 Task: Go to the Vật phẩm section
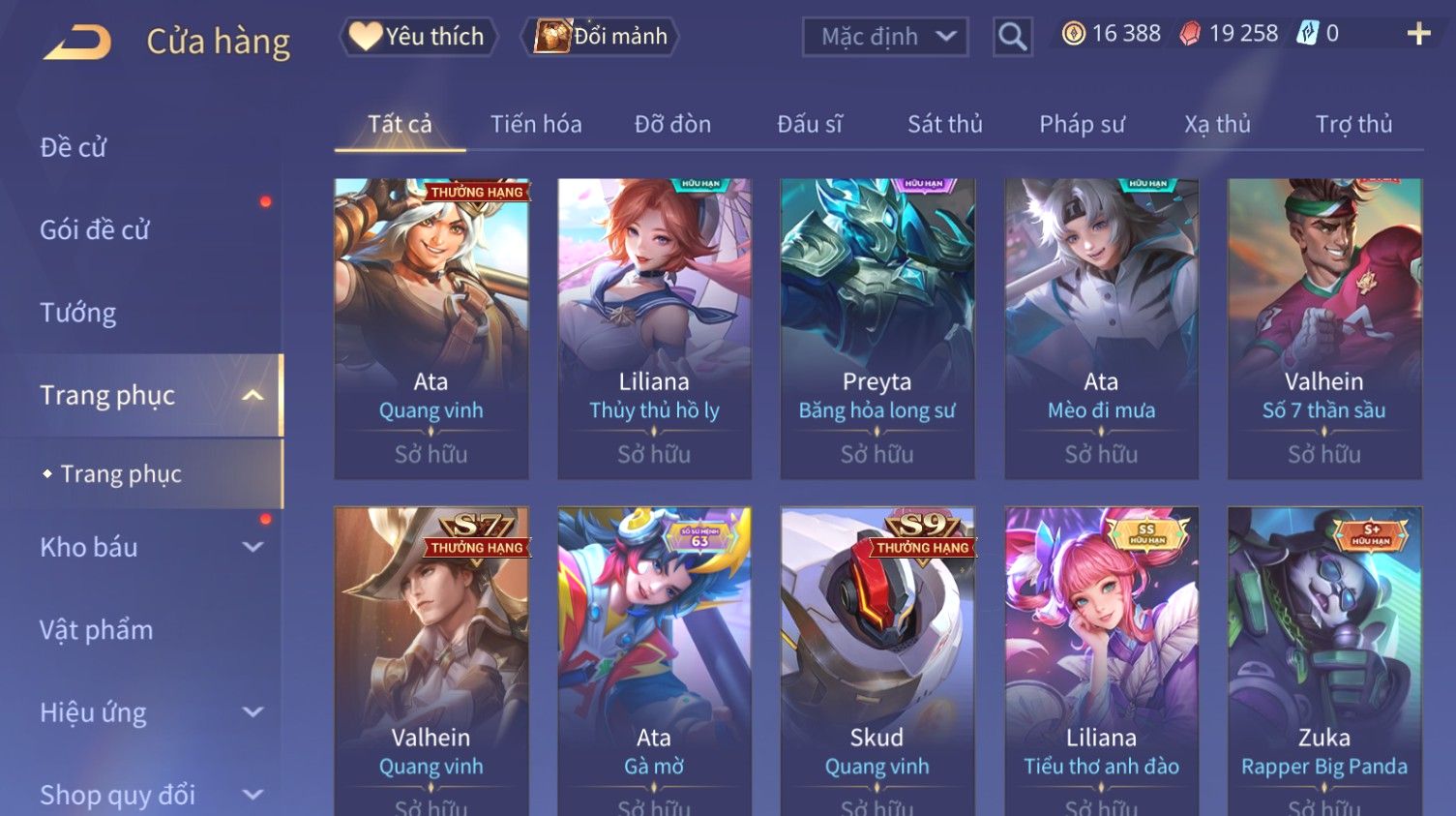[97, 630]
